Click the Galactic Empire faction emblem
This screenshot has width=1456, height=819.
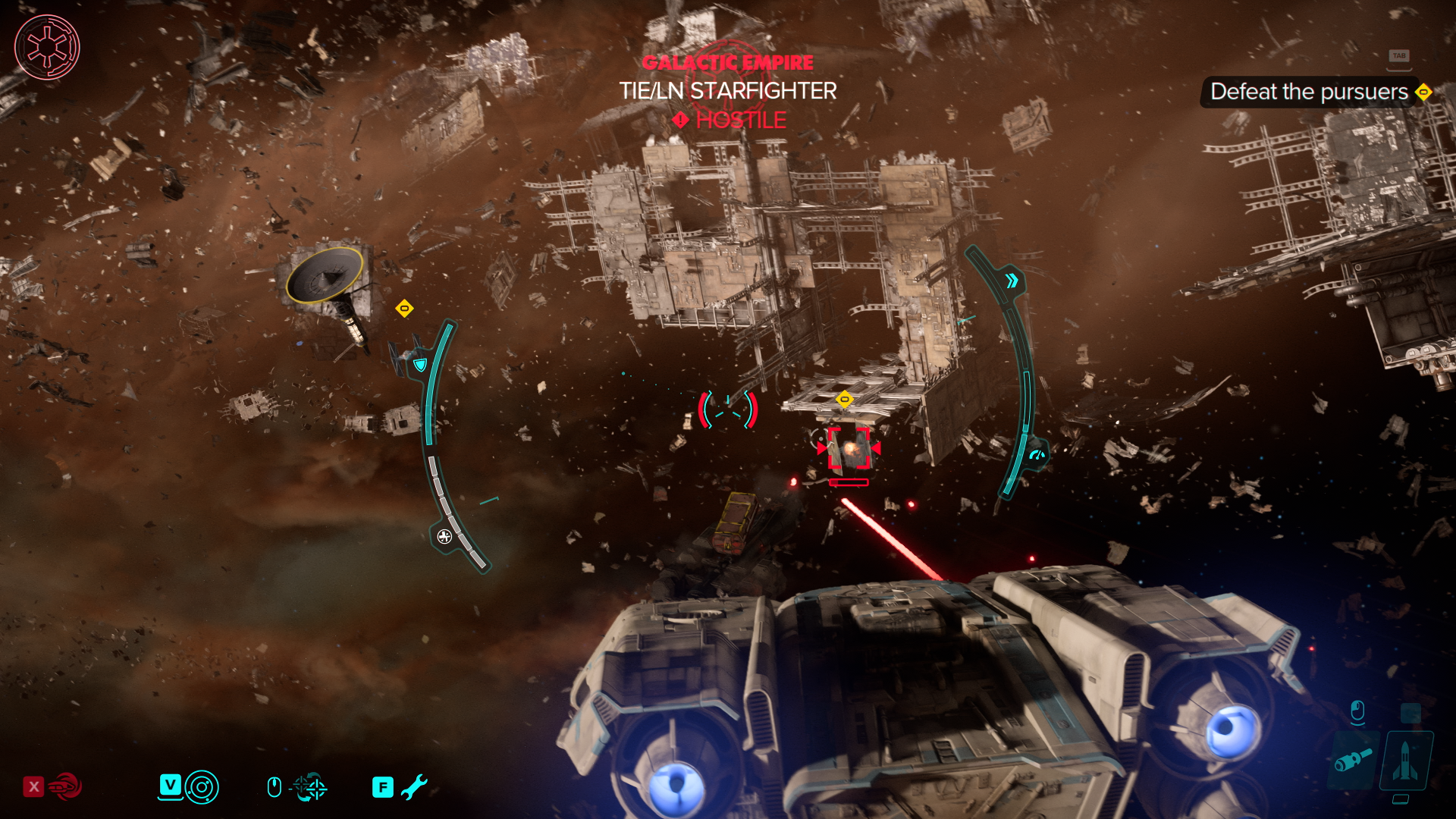pyautogui.click(x=47, y=47)
